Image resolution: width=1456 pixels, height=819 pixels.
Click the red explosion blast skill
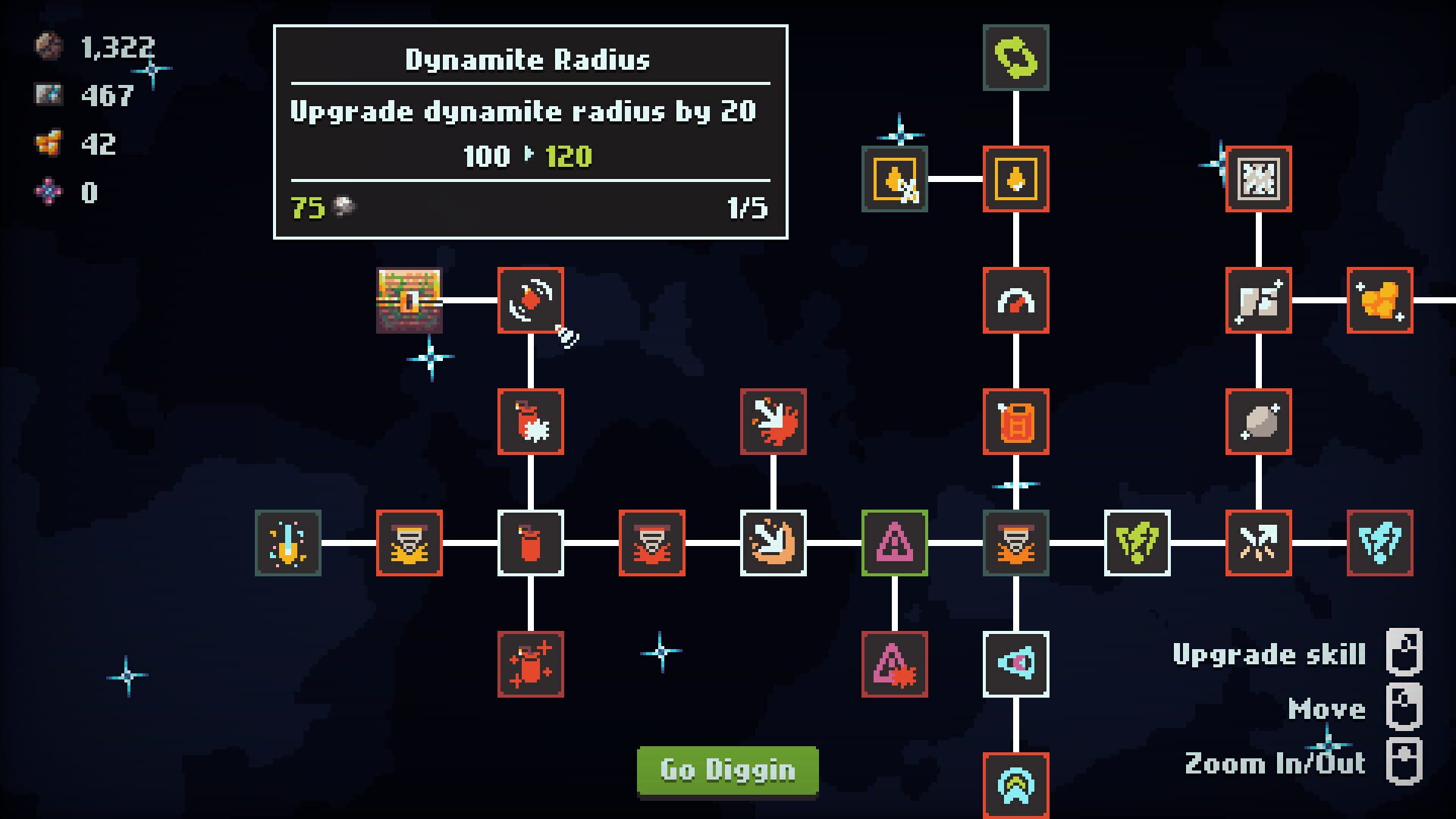click(651, 543)
